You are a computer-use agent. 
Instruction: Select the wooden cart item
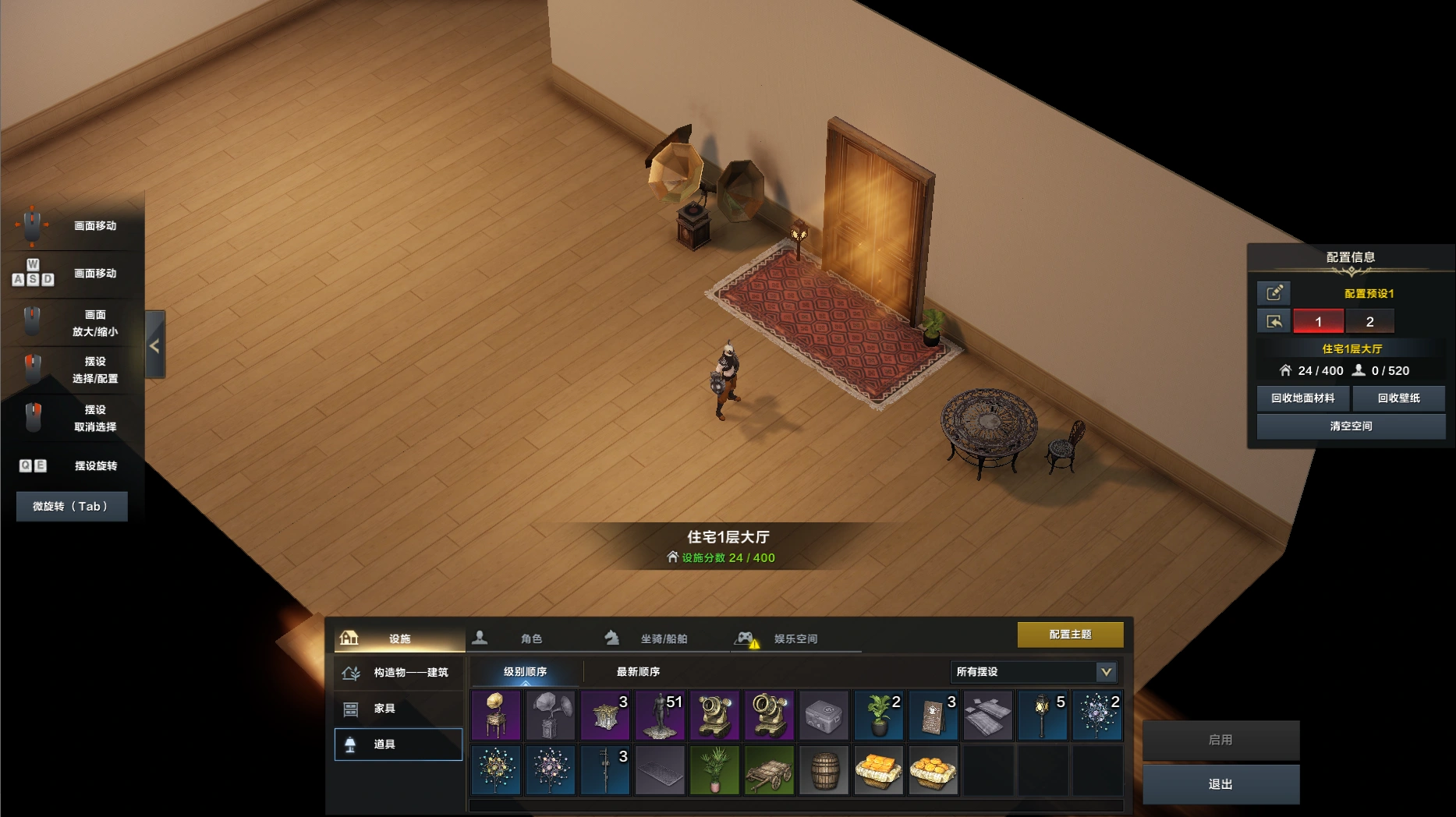click(x=769, y=769)
